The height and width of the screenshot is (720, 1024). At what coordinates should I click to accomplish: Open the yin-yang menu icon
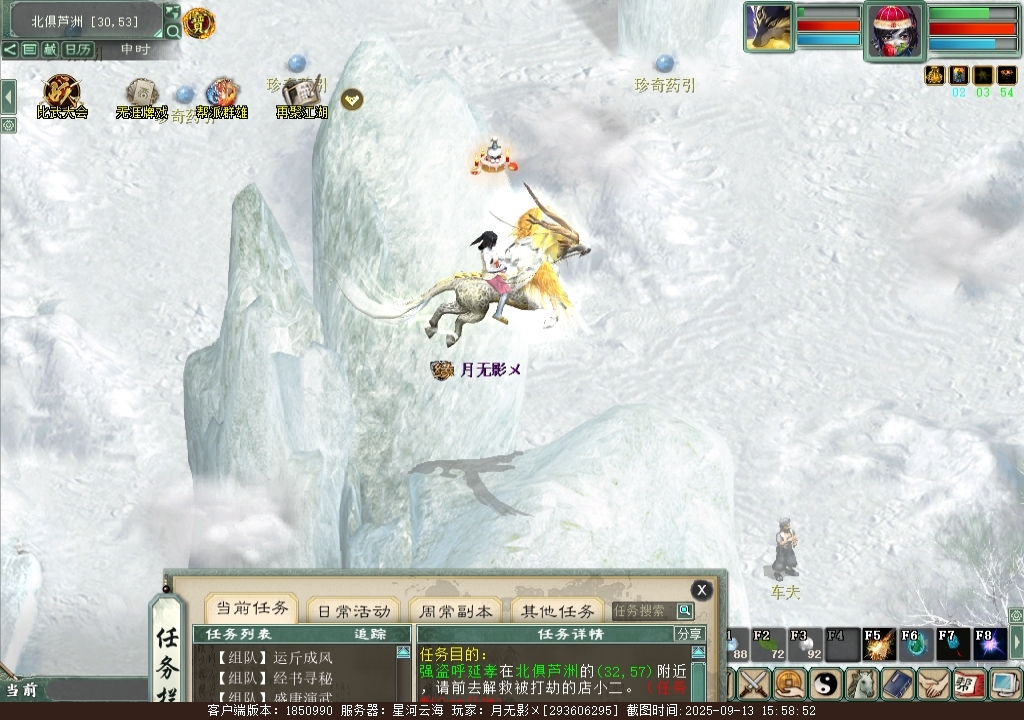coord(826,684)
